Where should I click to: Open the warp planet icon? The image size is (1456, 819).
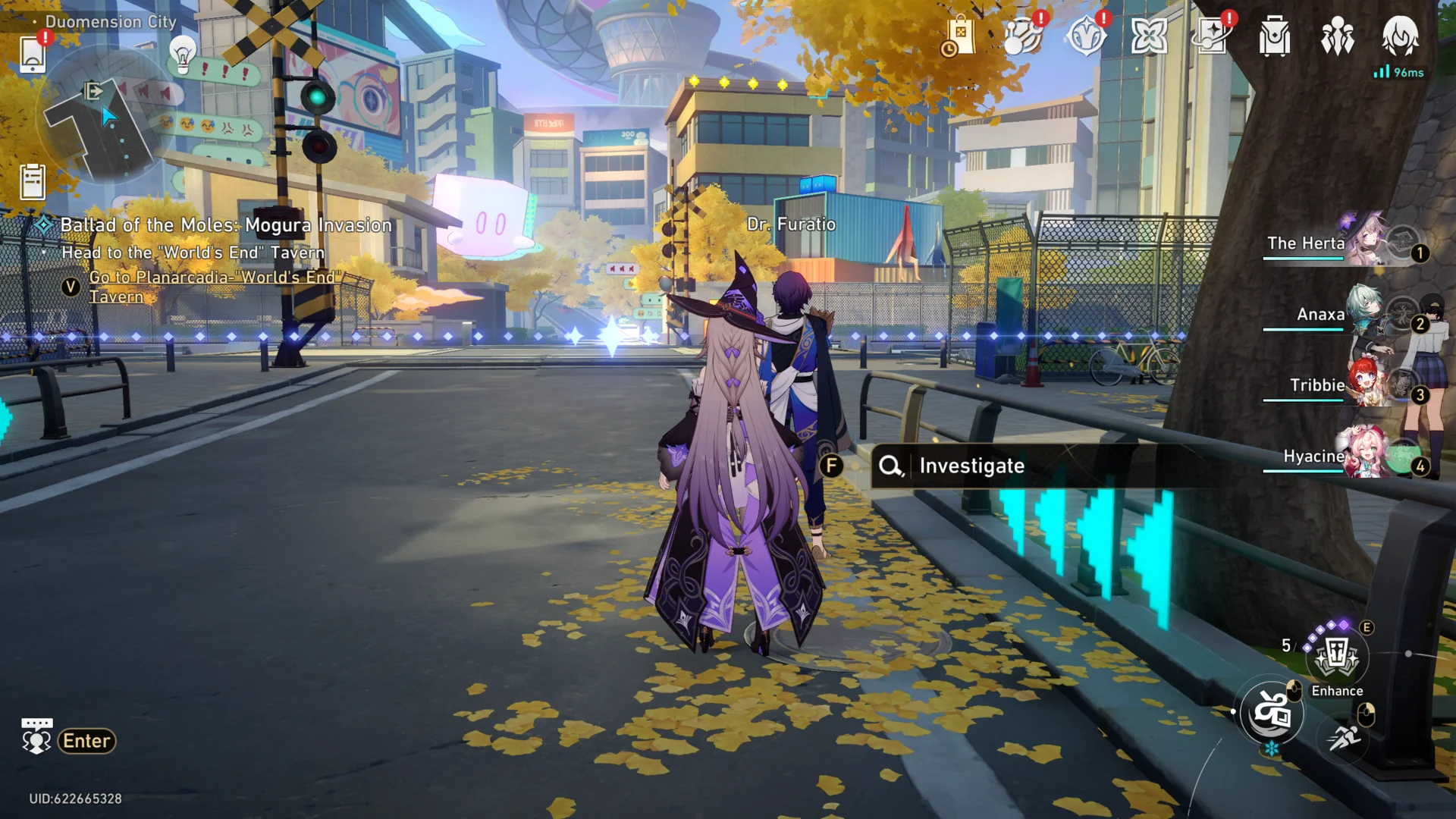[x=1022, y=36]
